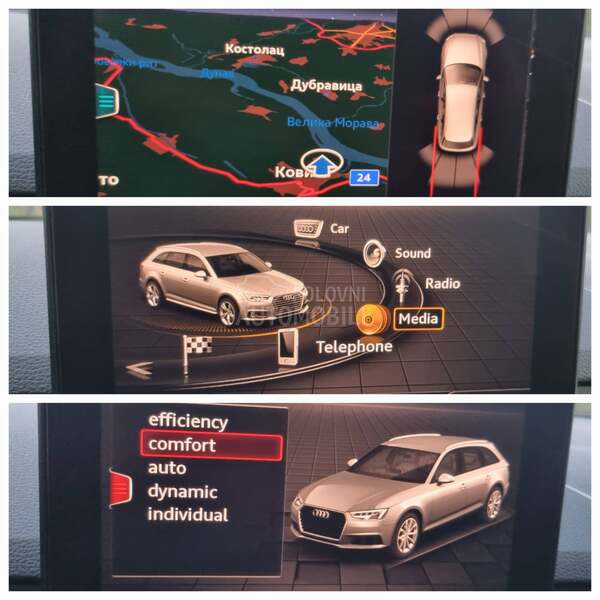Select the efficiency drive mode
600x600 pixels.
coord(188,421)
